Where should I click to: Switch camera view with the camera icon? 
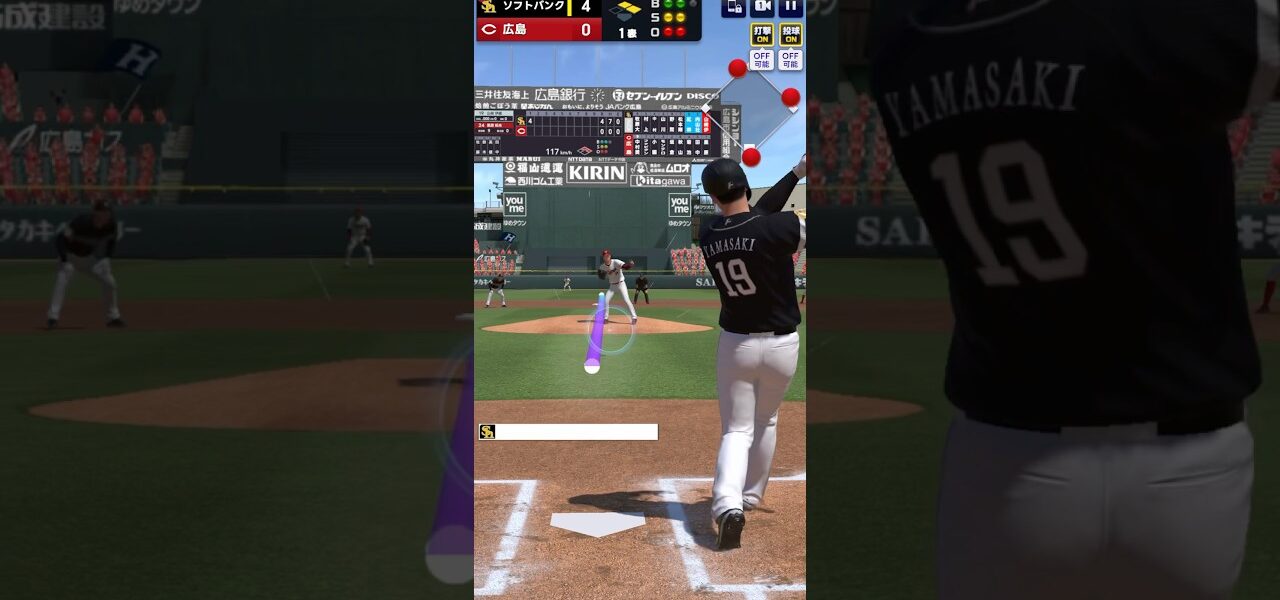tap(762, 7)
